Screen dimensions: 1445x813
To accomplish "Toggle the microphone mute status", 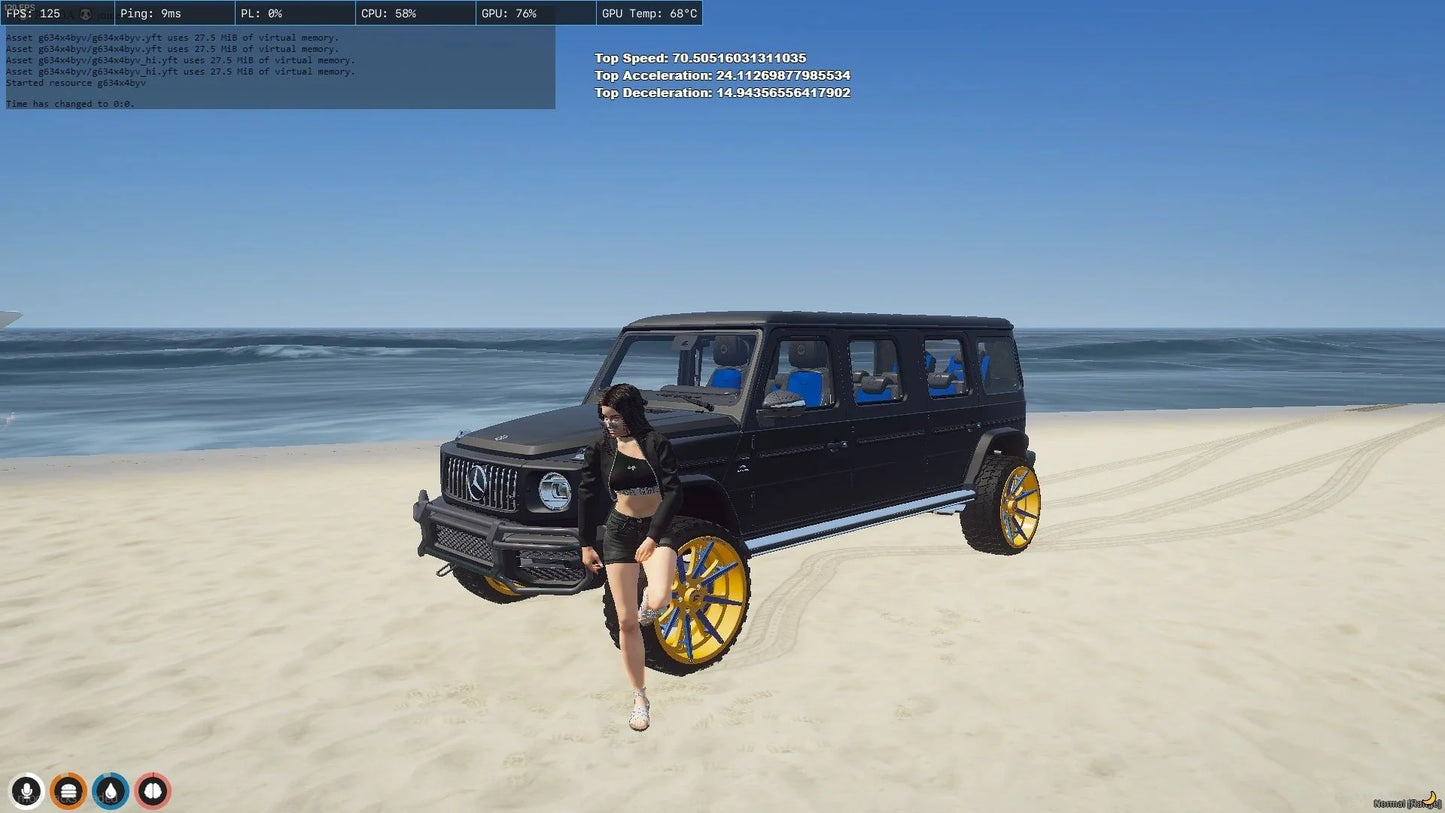I will pos(27,791).
